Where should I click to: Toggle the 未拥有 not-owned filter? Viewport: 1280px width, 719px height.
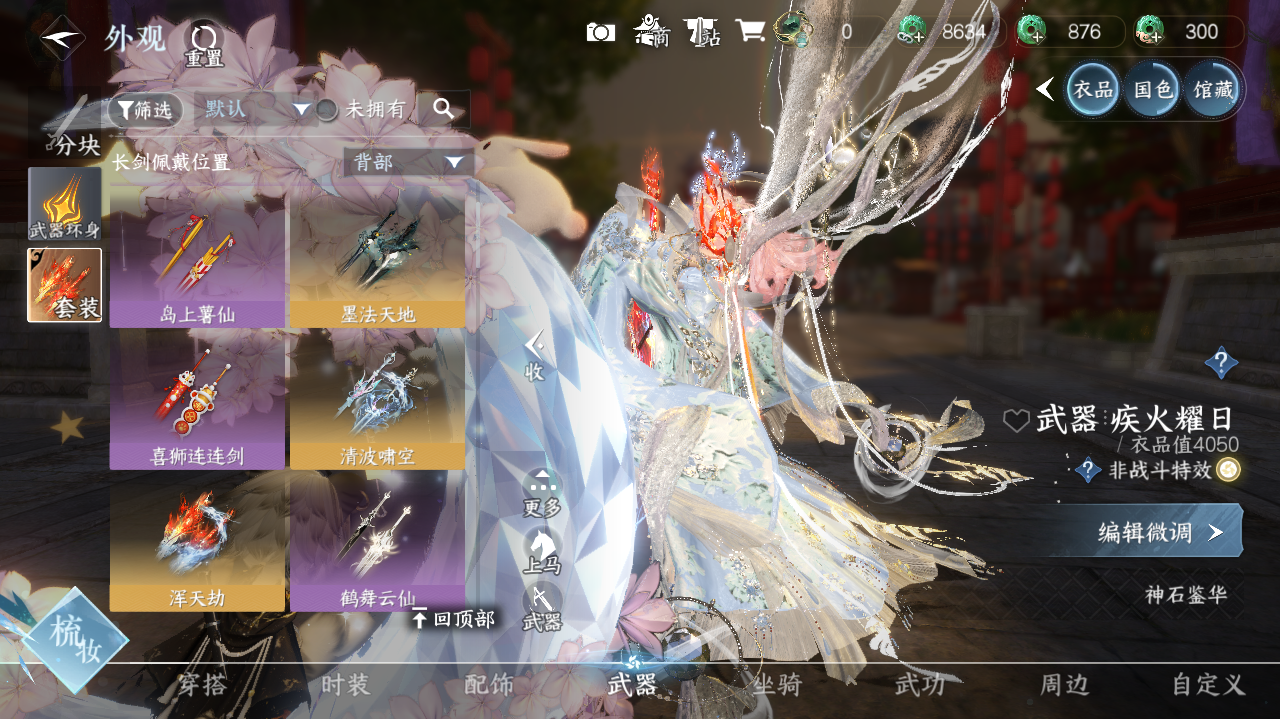point(327,110)
